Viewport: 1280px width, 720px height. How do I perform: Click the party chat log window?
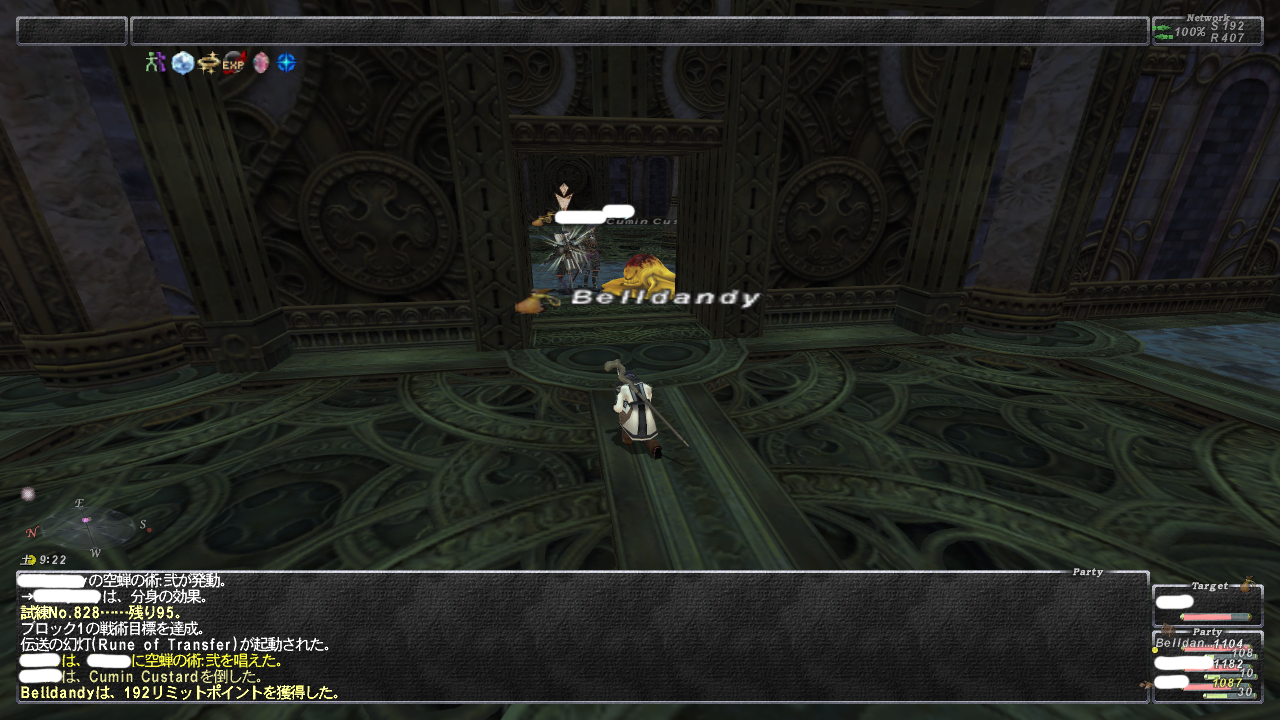[582, 636]
